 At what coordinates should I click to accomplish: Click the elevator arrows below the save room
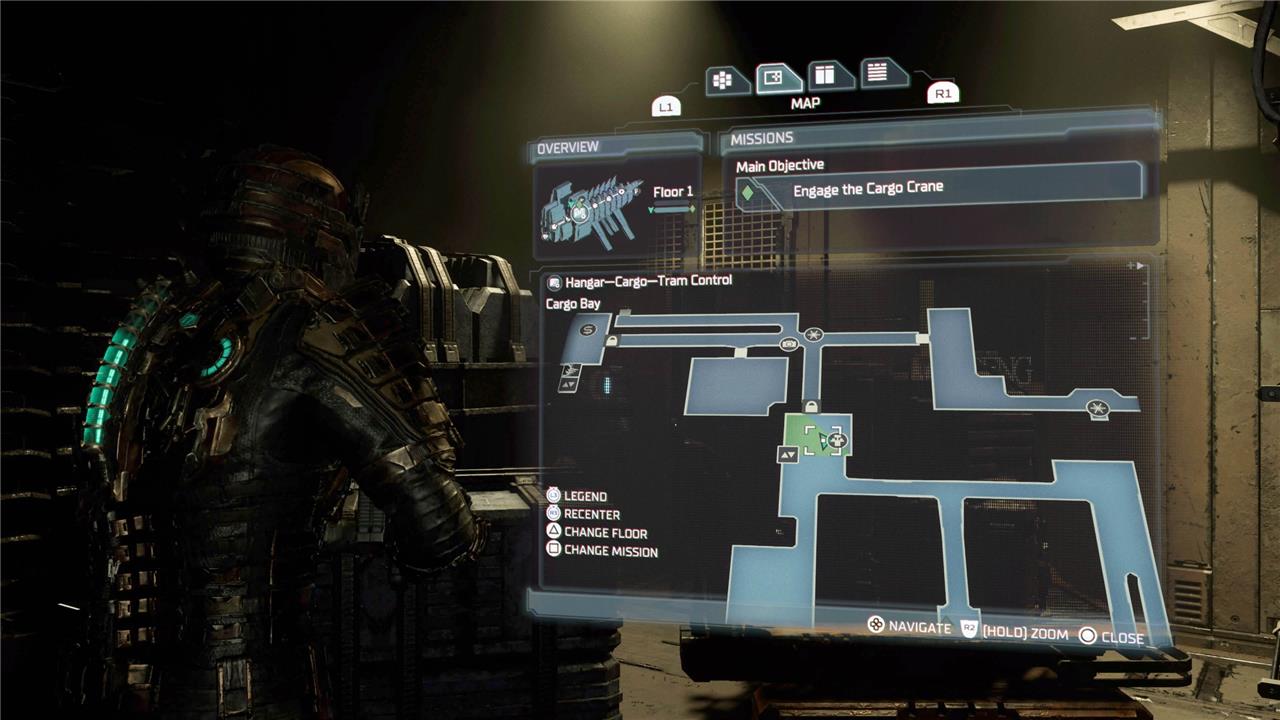568,383
